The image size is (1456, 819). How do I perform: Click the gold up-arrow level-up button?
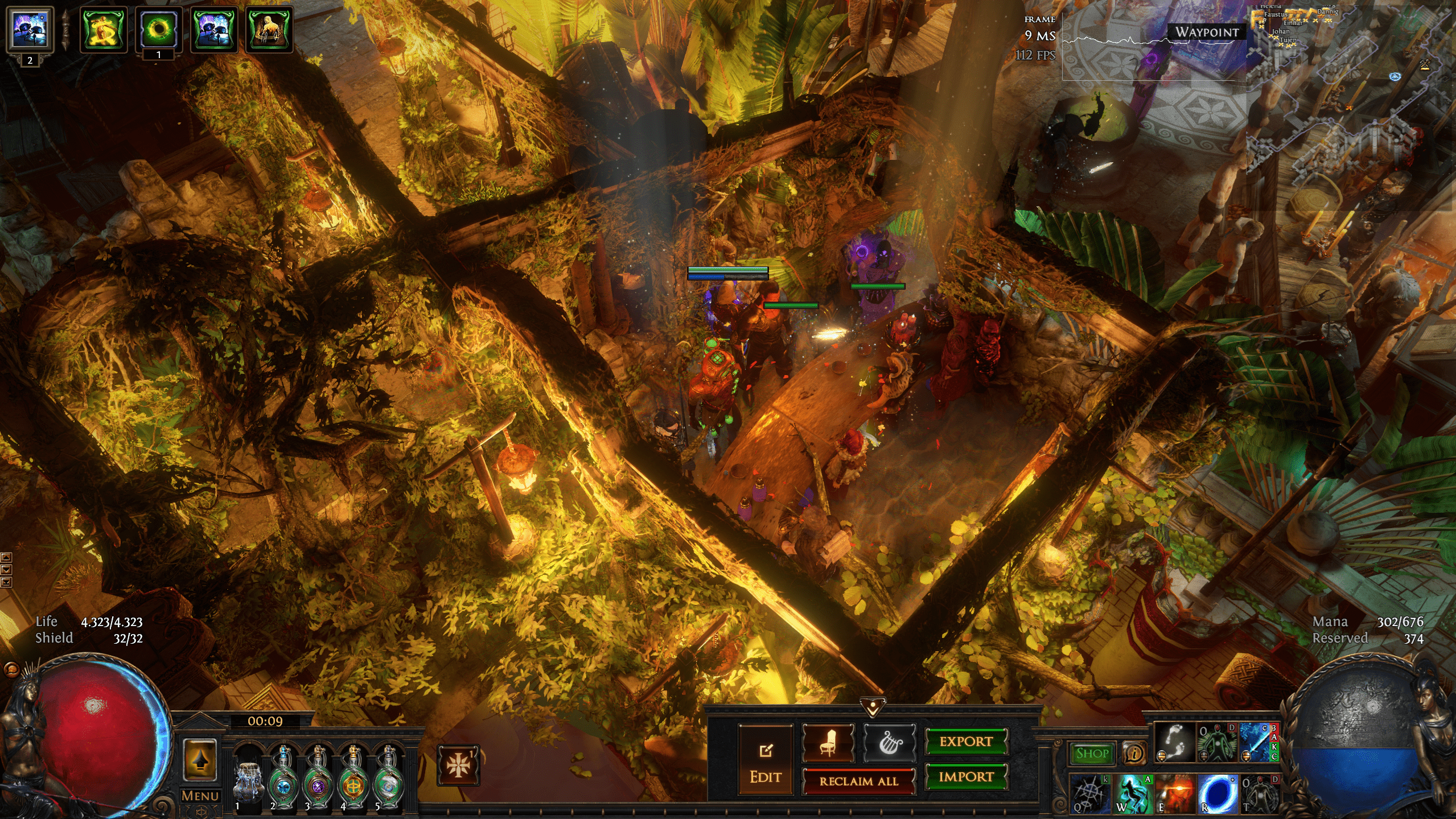tap(200, 760)
